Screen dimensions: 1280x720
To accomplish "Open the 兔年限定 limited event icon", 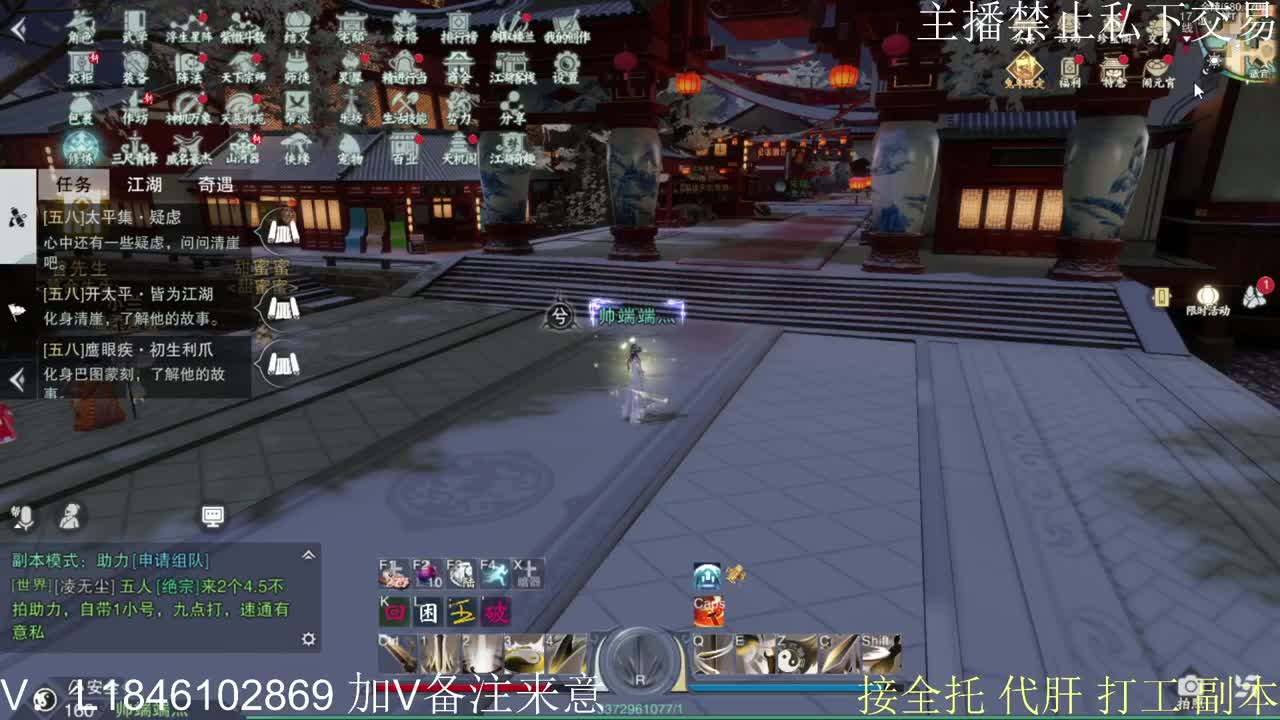I will pos(1024,66).
